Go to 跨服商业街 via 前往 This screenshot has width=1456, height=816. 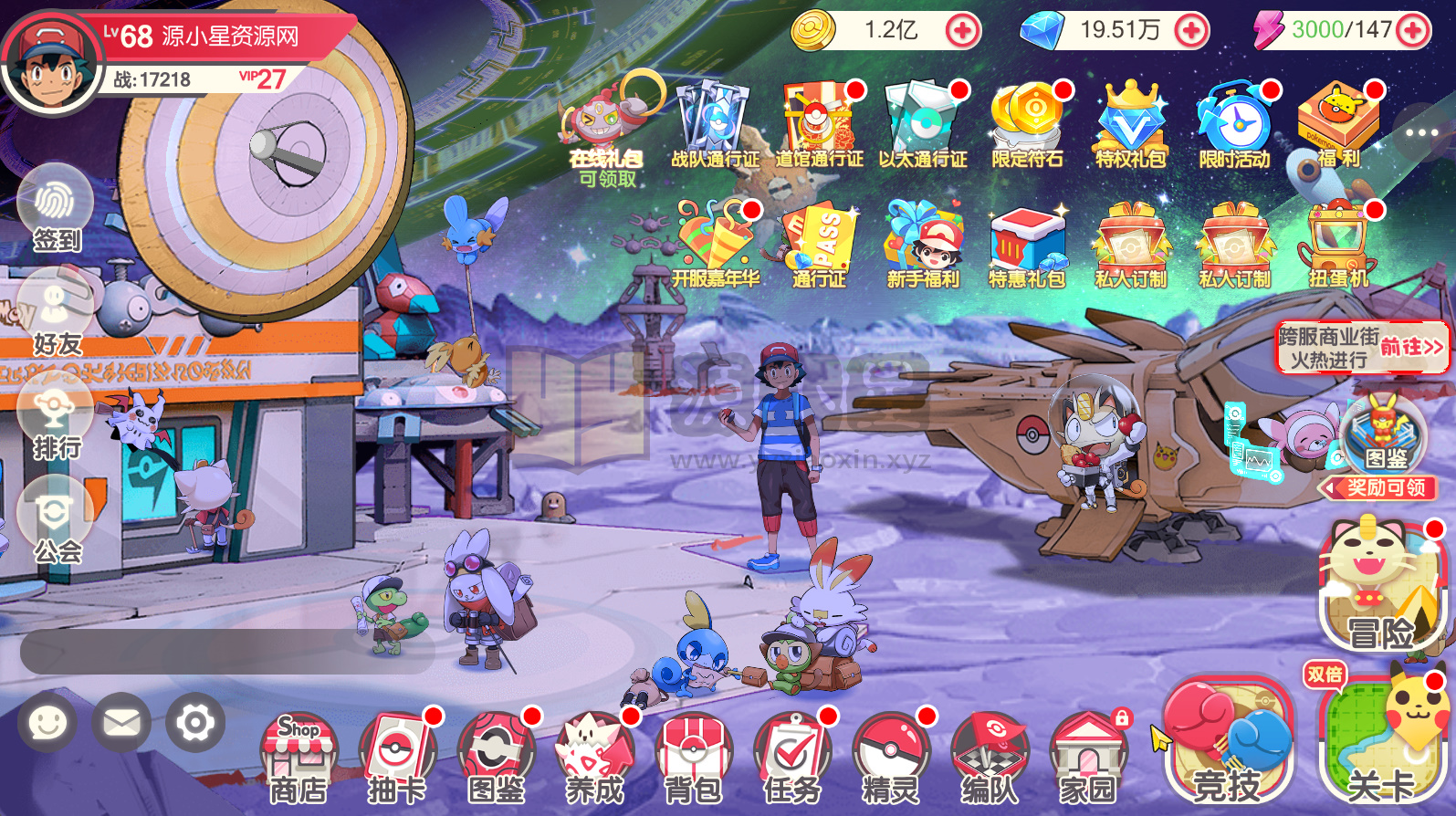coord(1410,348)
